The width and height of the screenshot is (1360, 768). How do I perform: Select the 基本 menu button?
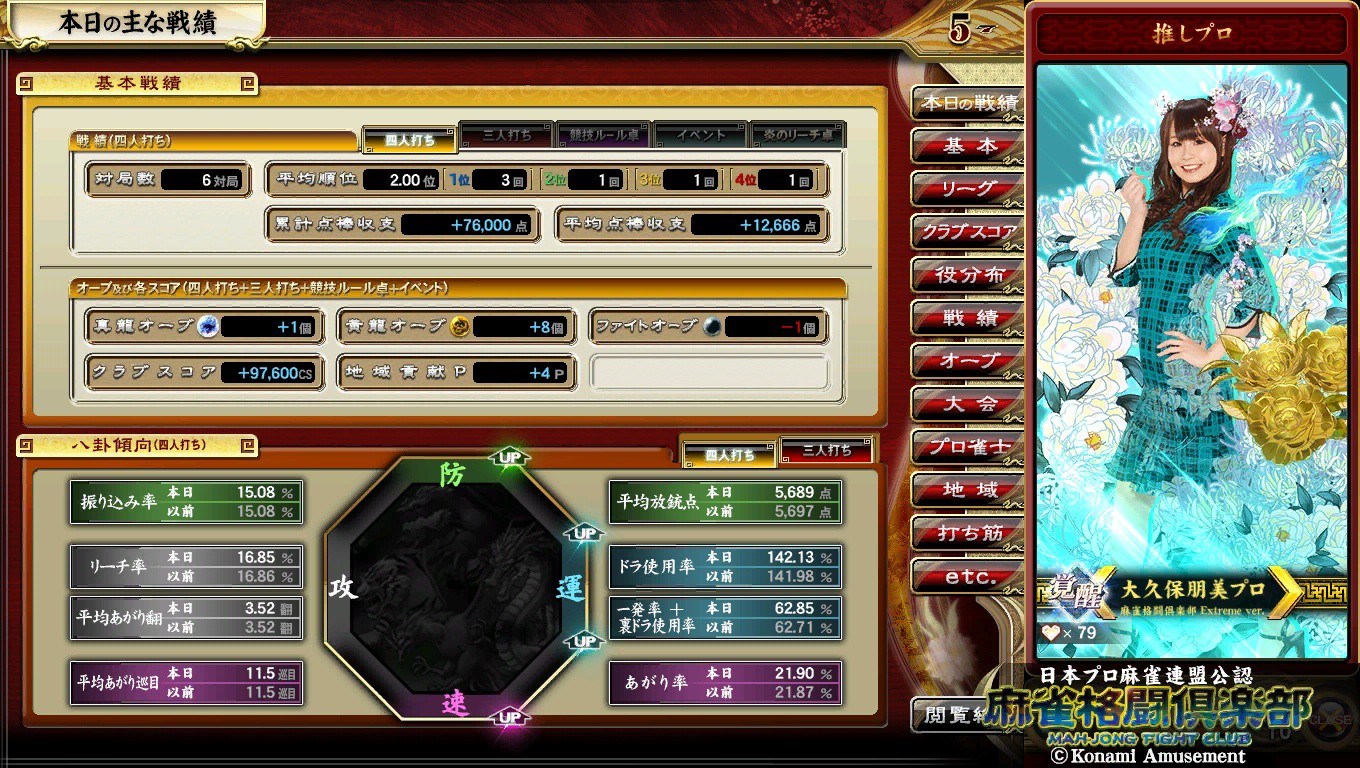[x=968, y=146]
